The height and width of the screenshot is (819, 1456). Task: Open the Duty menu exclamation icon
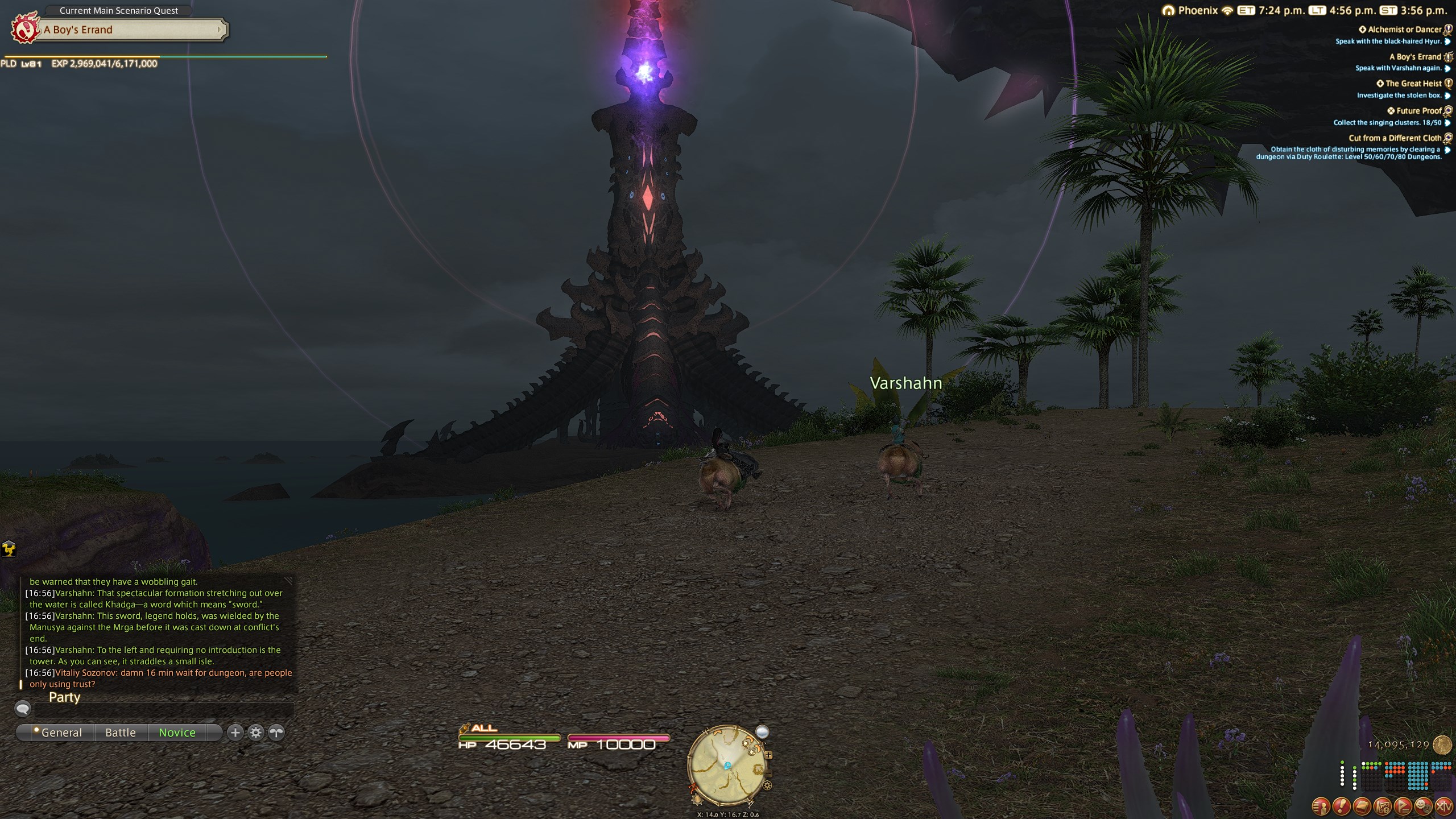click(1341, 805)
